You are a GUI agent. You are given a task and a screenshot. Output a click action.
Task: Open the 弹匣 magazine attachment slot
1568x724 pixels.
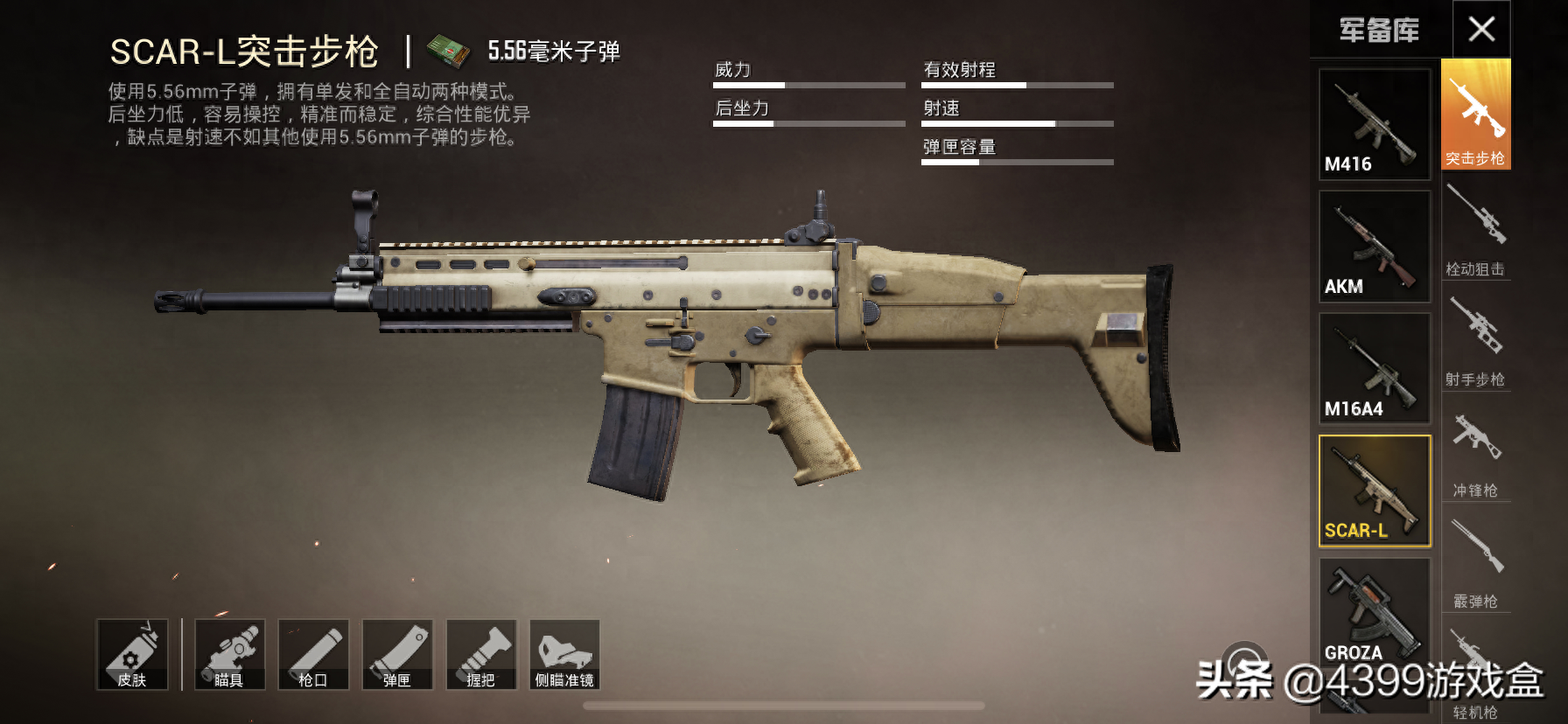[x=397, y=655]
